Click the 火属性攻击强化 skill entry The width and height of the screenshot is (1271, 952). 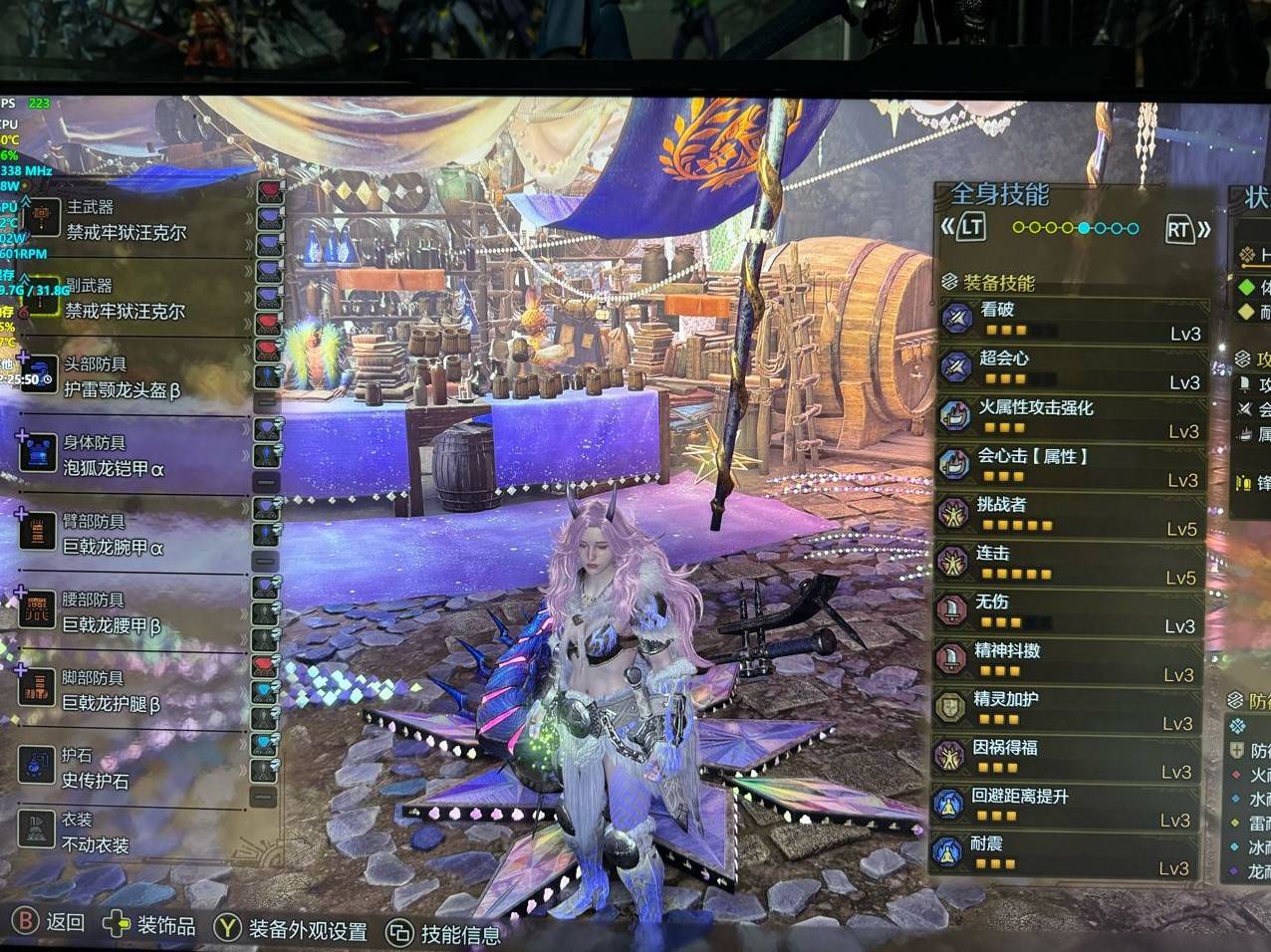1071,418
